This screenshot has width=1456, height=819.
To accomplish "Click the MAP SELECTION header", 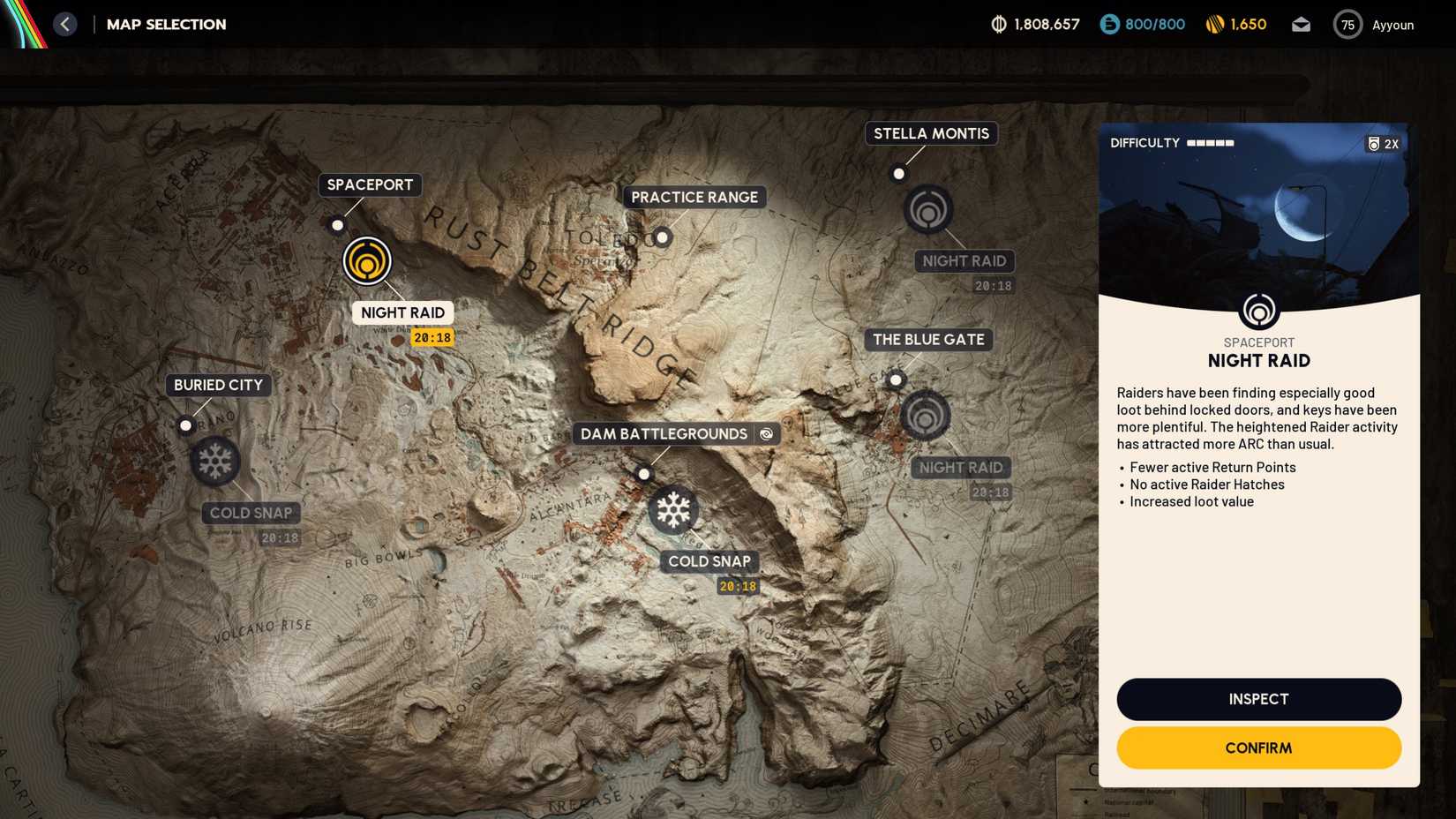I will click(x=166, y=24).
